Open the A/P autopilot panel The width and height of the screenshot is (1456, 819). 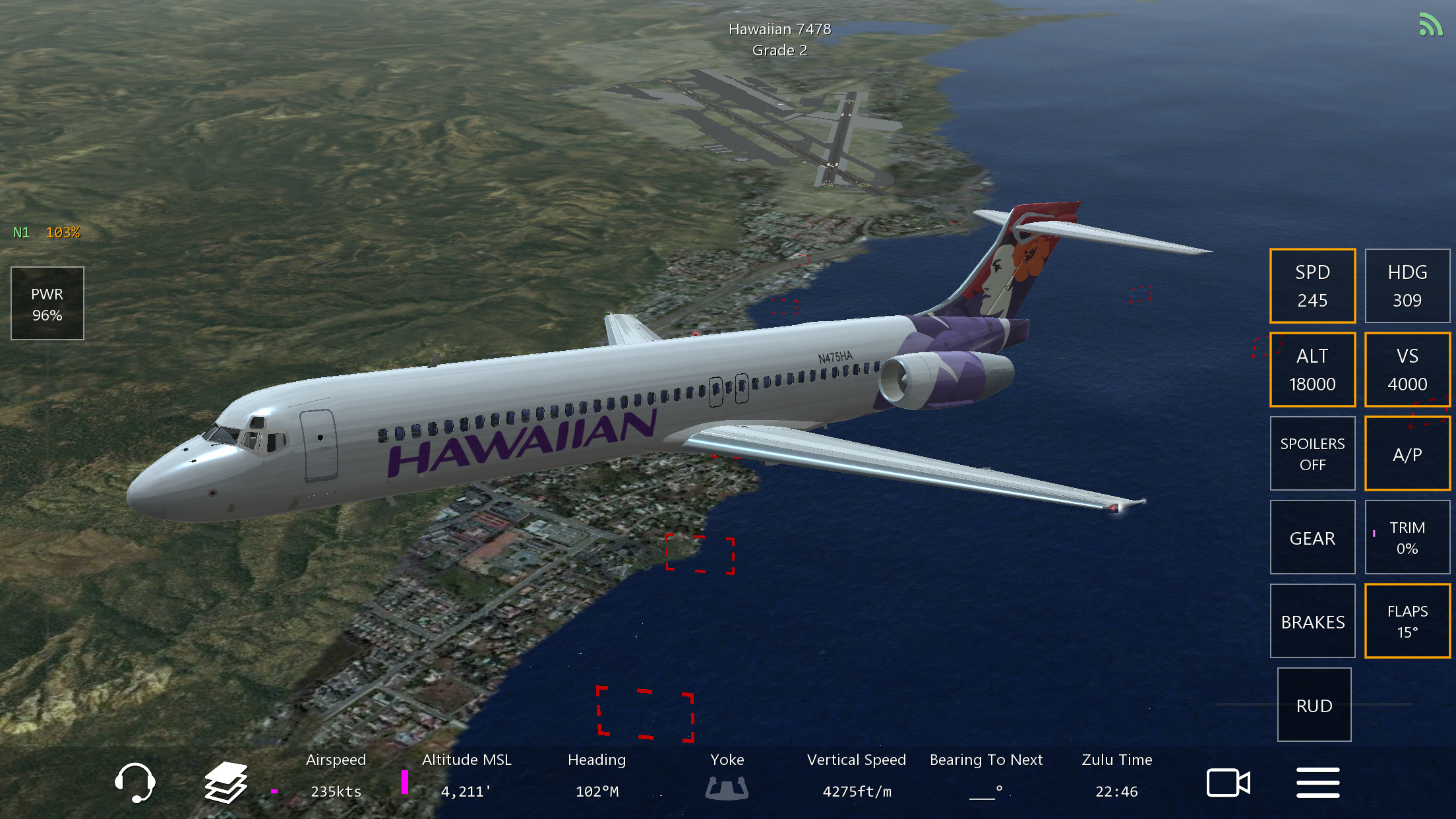1407,454
